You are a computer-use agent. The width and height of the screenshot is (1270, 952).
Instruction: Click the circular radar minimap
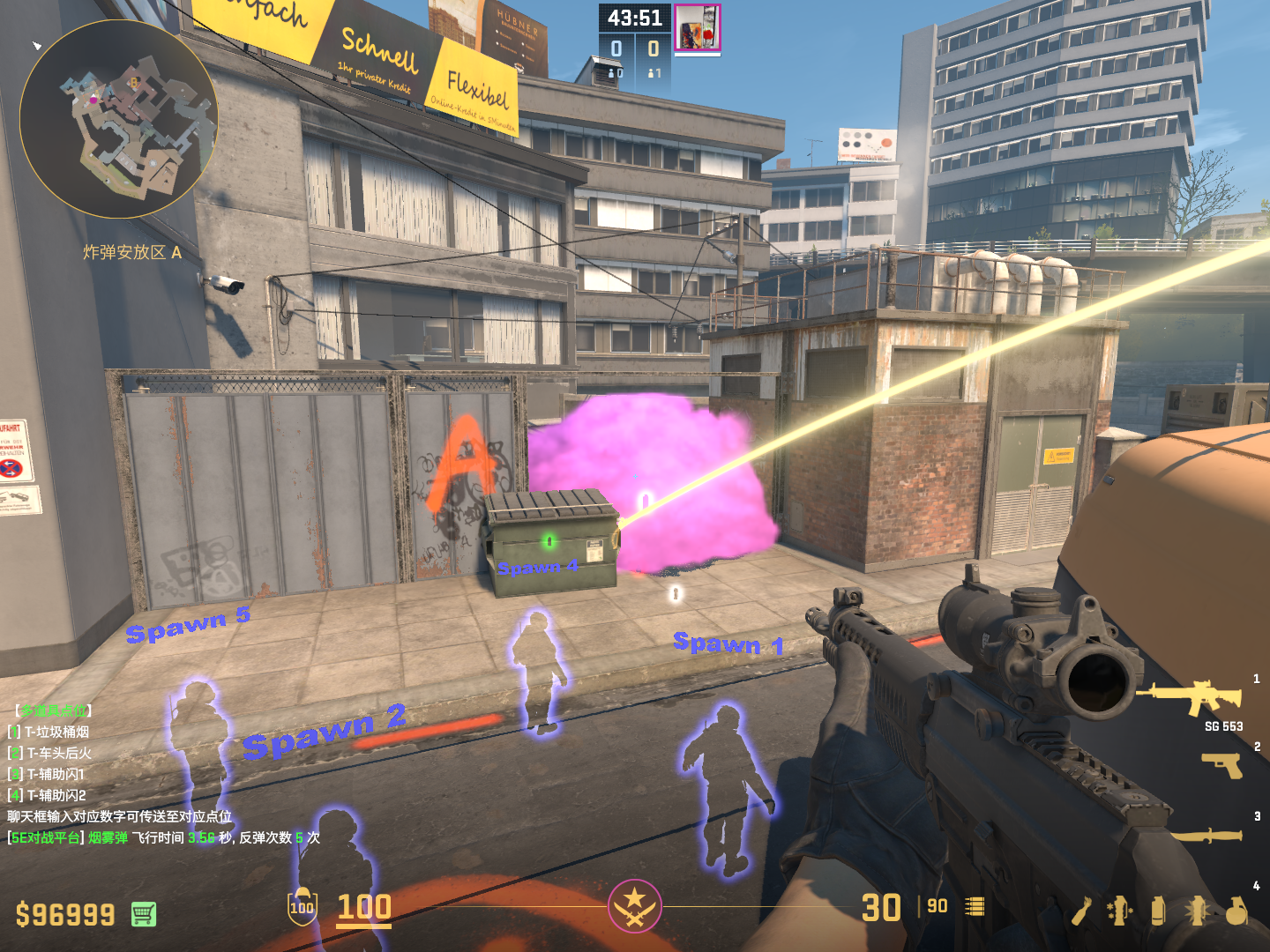click(118, 119)
